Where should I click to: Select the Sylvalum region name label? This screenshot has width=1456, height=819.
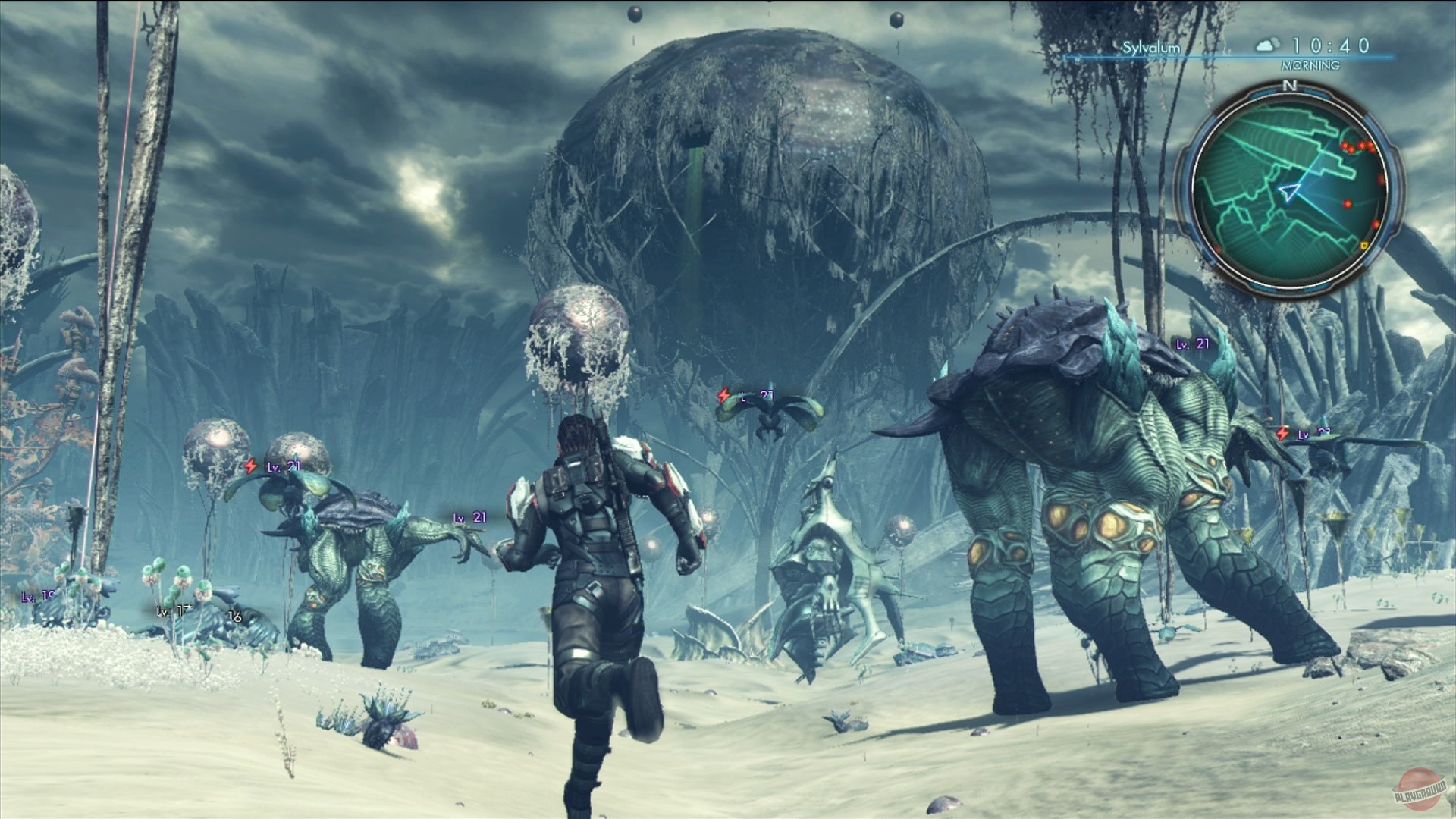[x=1151, y=46]
